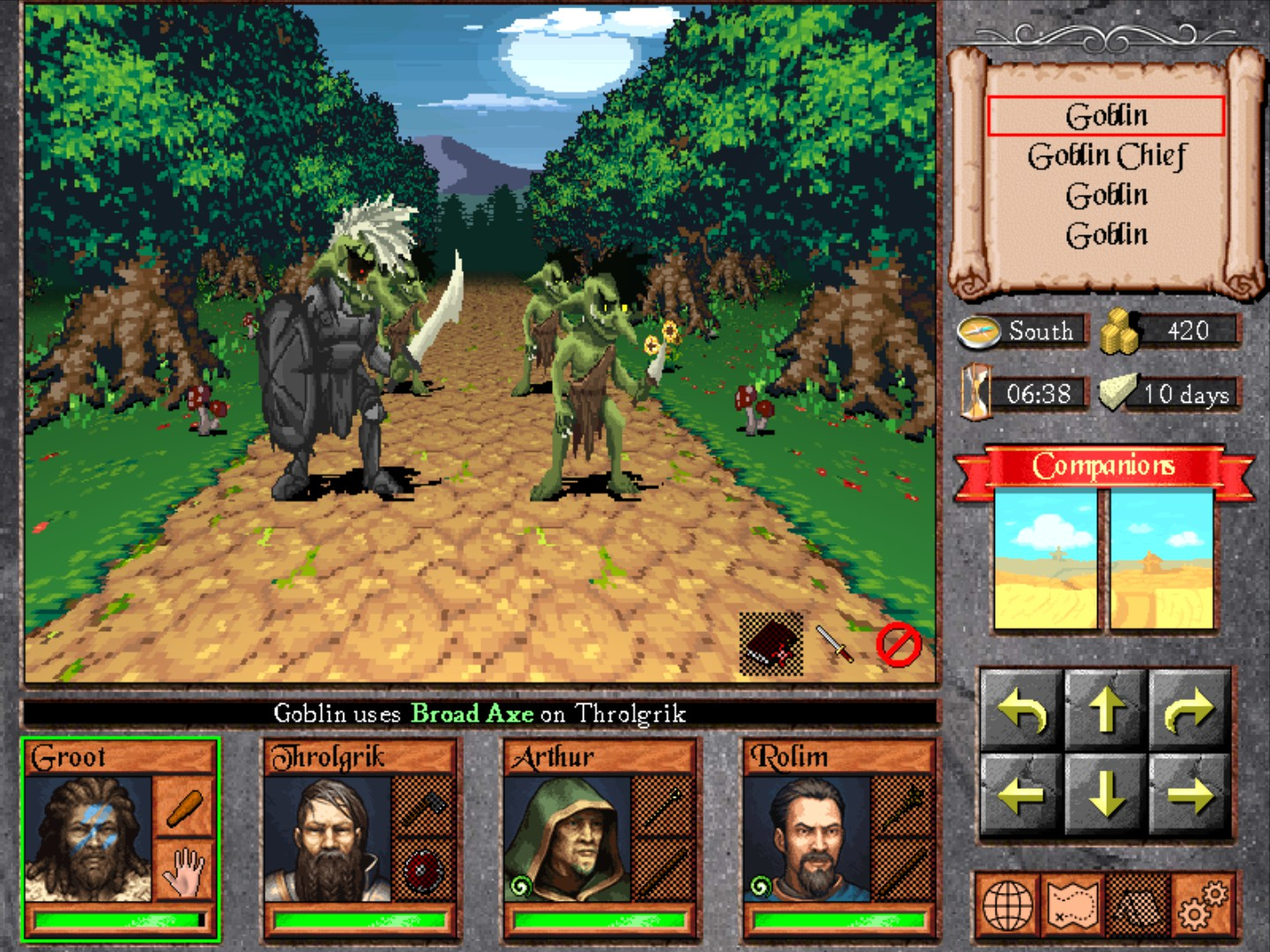Viewport: 1270px width, 952px height.
Task: Click the compass showing South
Action: pyautogui.click(x=979, y=331)
